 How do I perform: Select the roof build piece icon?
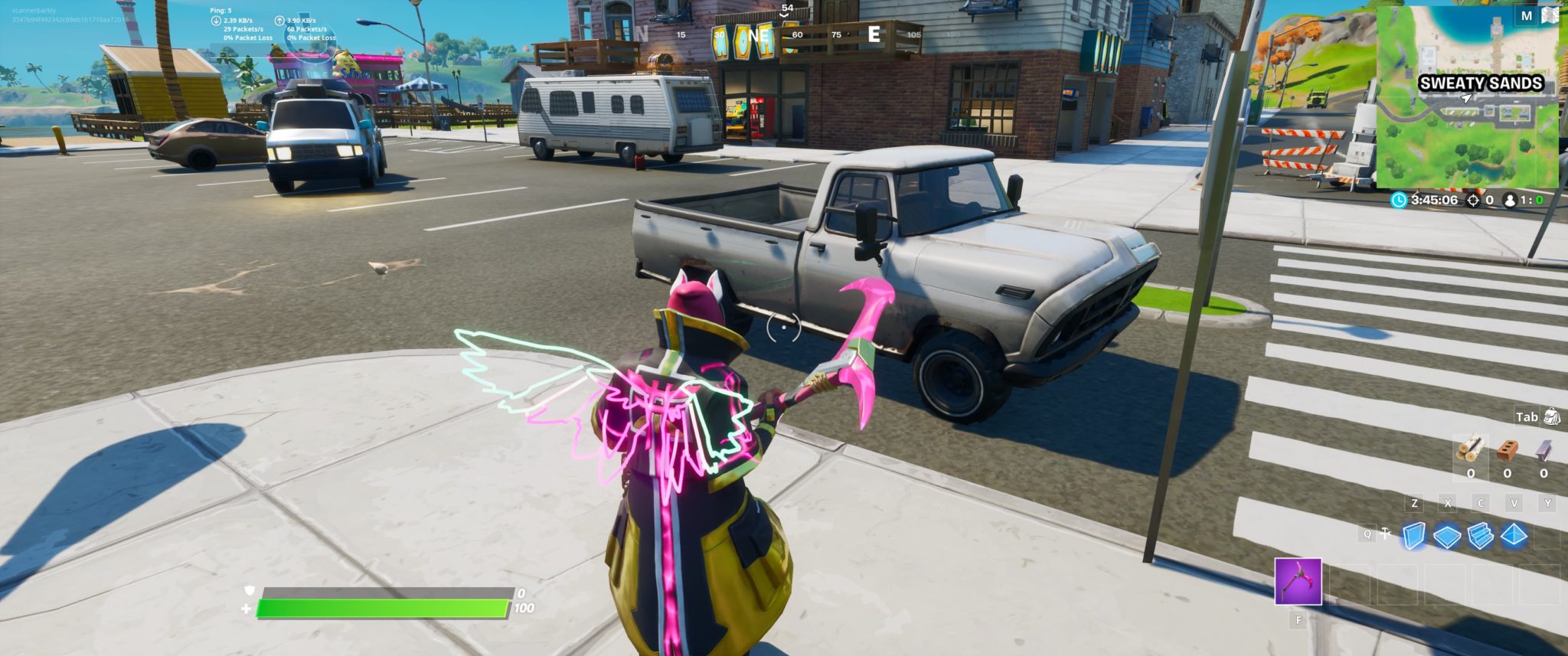(1513, 535)
